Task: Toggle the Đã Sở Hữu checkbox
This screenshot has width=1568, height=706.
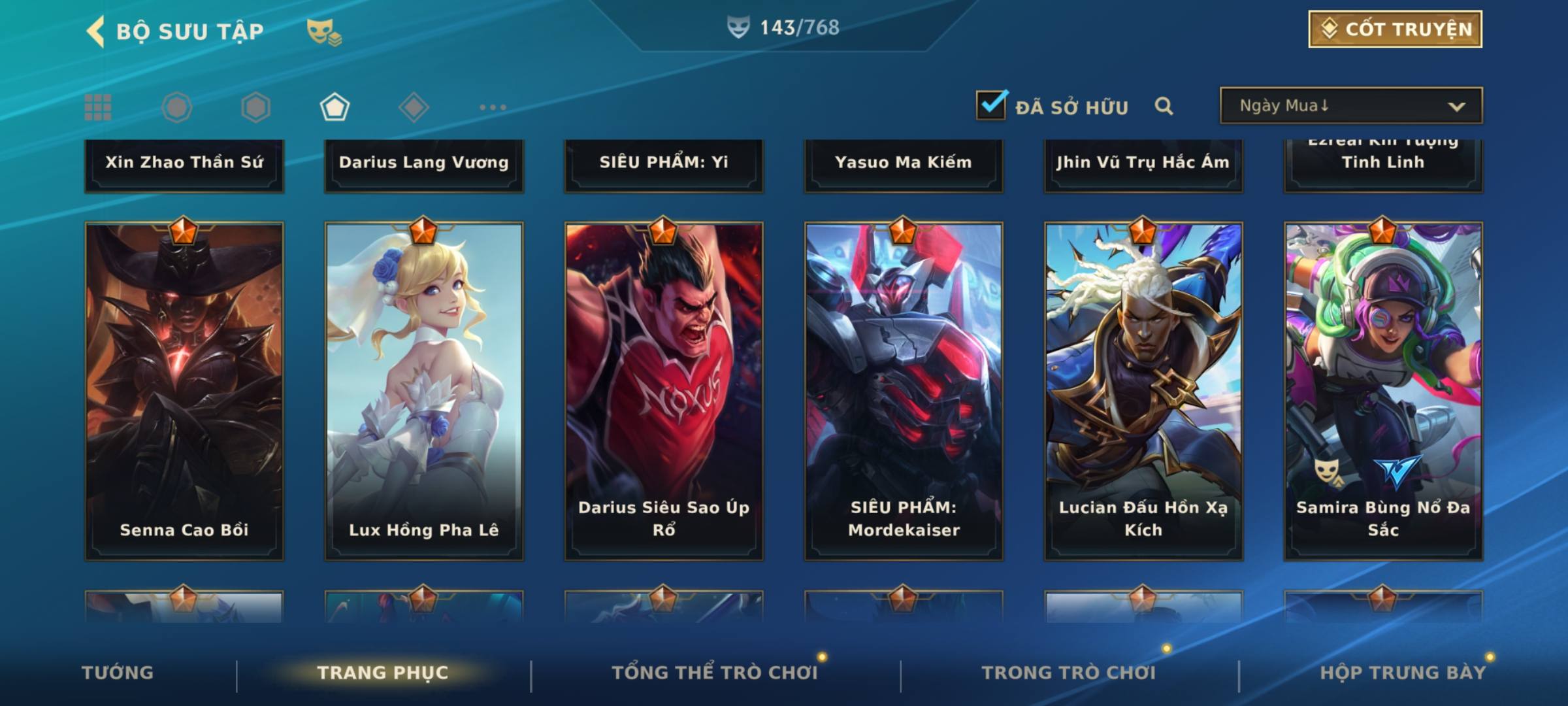Action: [991, 105]
